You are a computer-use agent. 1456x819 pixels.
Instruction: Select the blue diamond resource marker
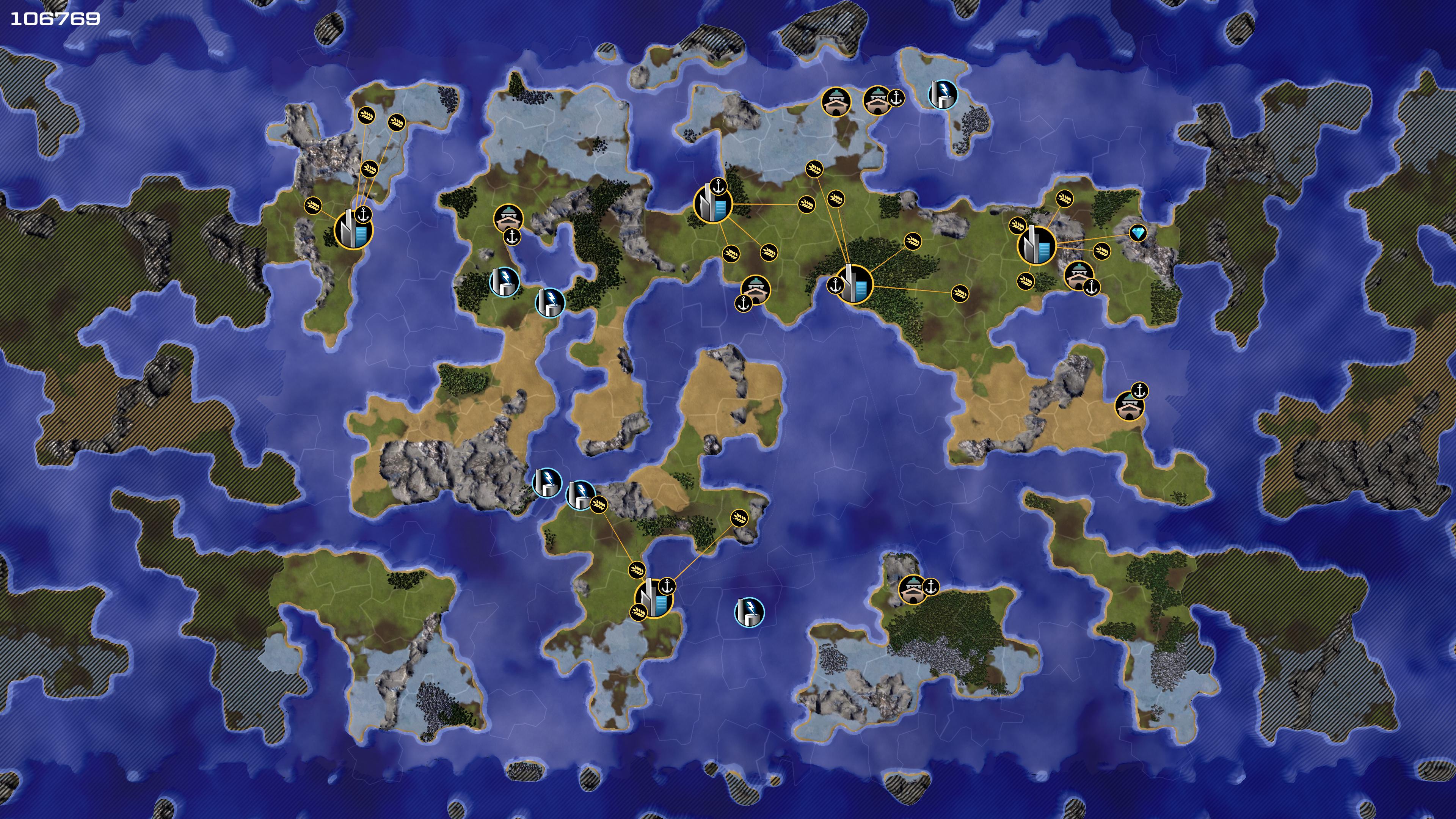tap(1137, 233)
